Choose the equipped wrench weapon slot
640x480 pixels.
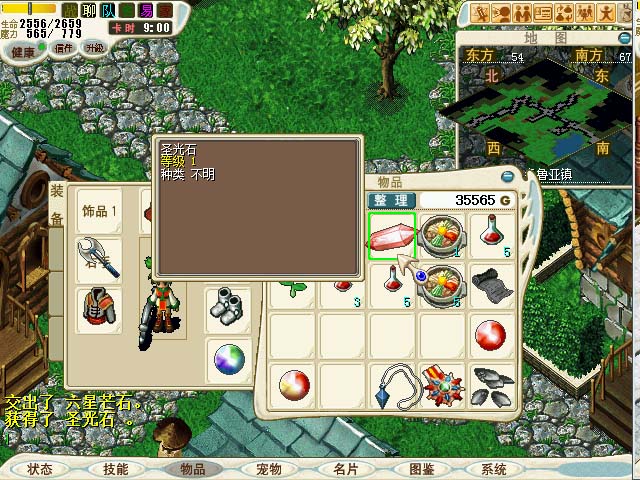(x=99, y=258)
